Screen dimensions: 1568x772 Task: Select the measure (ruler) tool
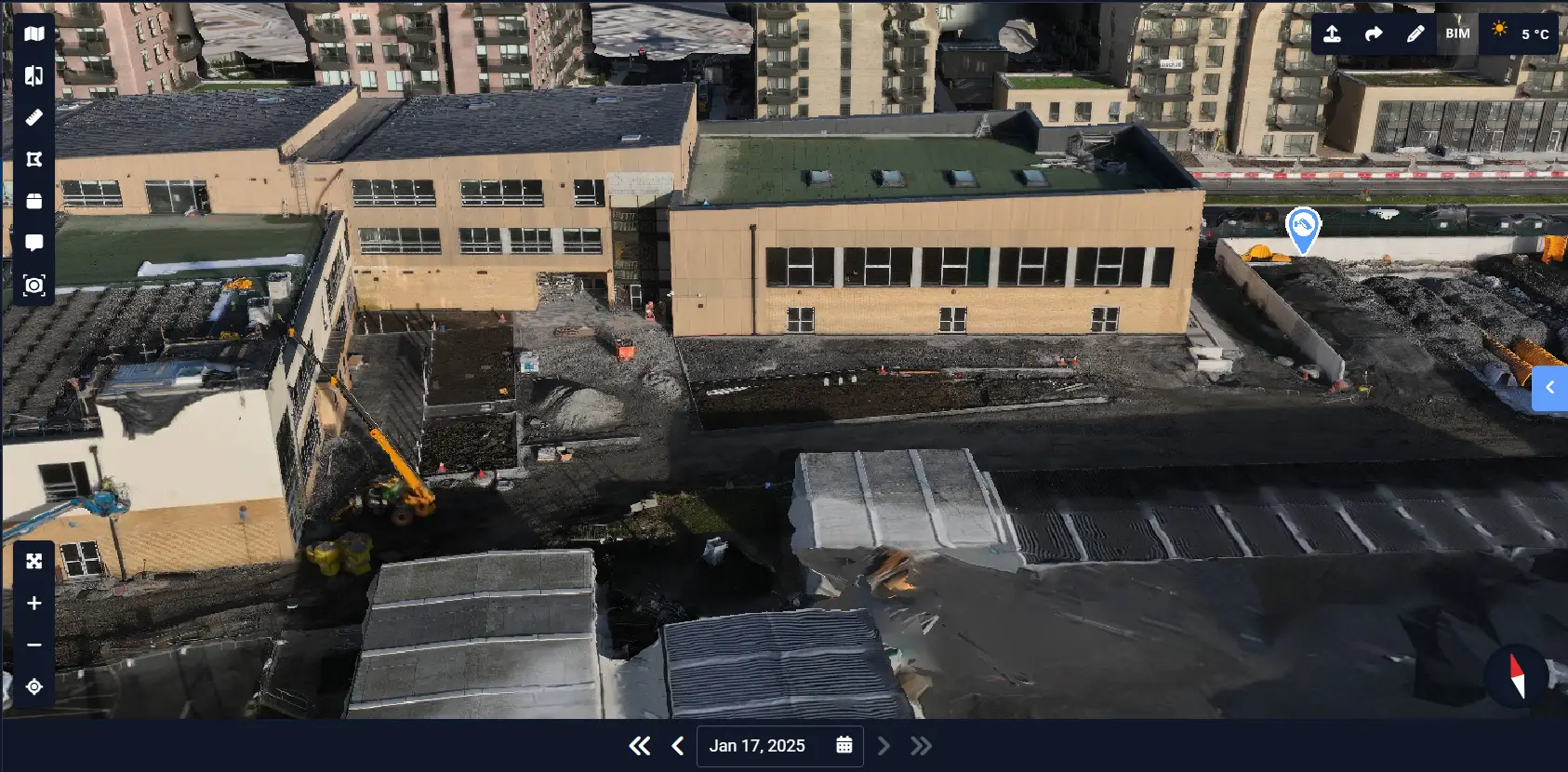pos(33,117)
